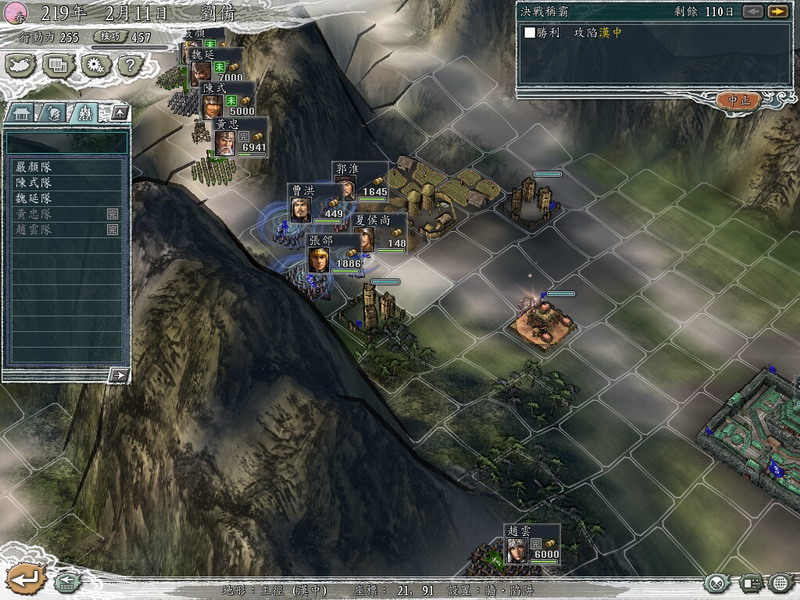
Task: Switch to the middle list tab
Action: tap(55, 113)
